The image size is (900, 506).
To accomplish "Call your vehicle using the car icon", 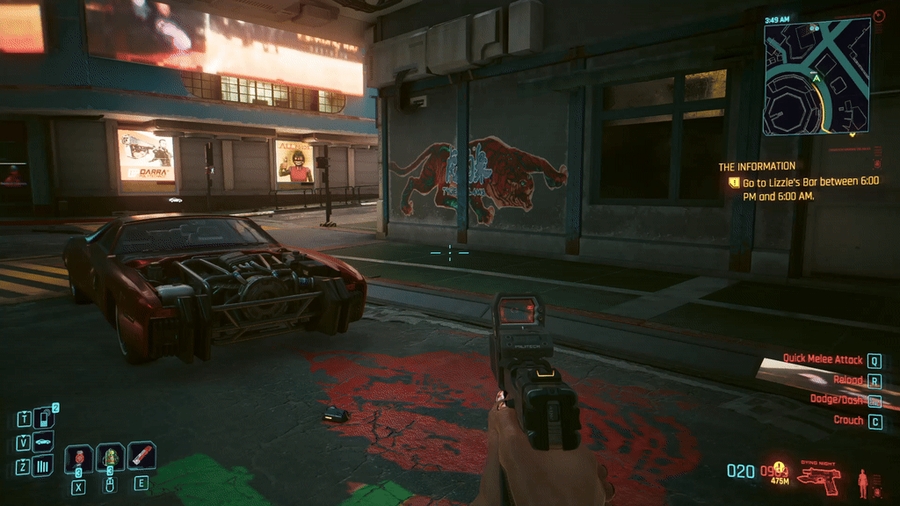I will pos(43,441).
